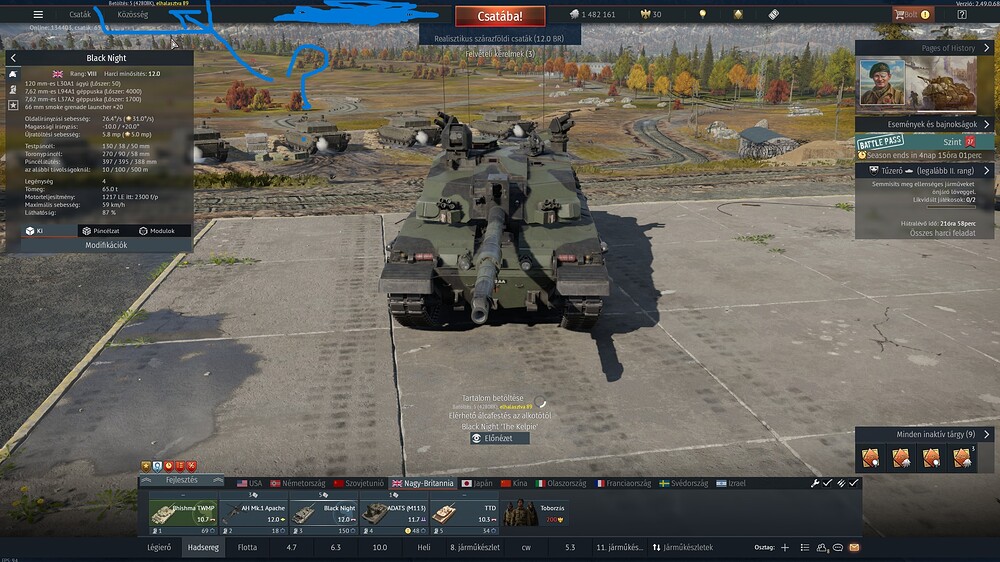Choose the Japán nation tab
This screenshot has height=562, width=1000.
pos(478,483)
